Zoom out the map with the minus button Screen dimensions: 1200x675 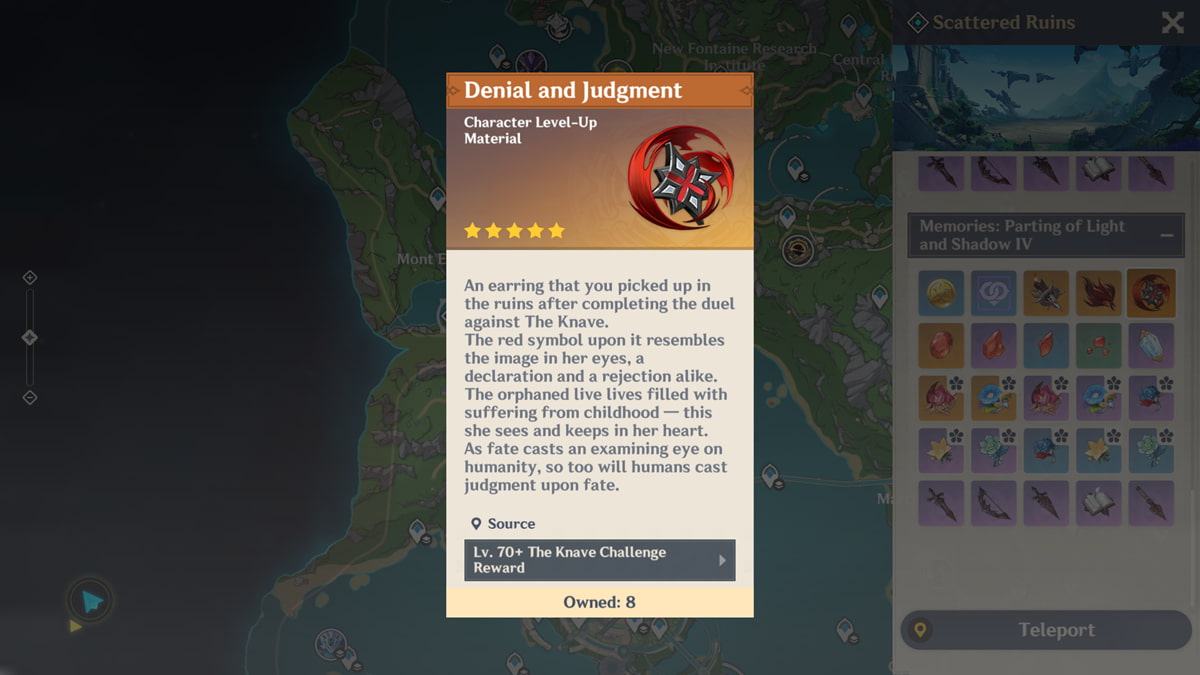point(30,398)
